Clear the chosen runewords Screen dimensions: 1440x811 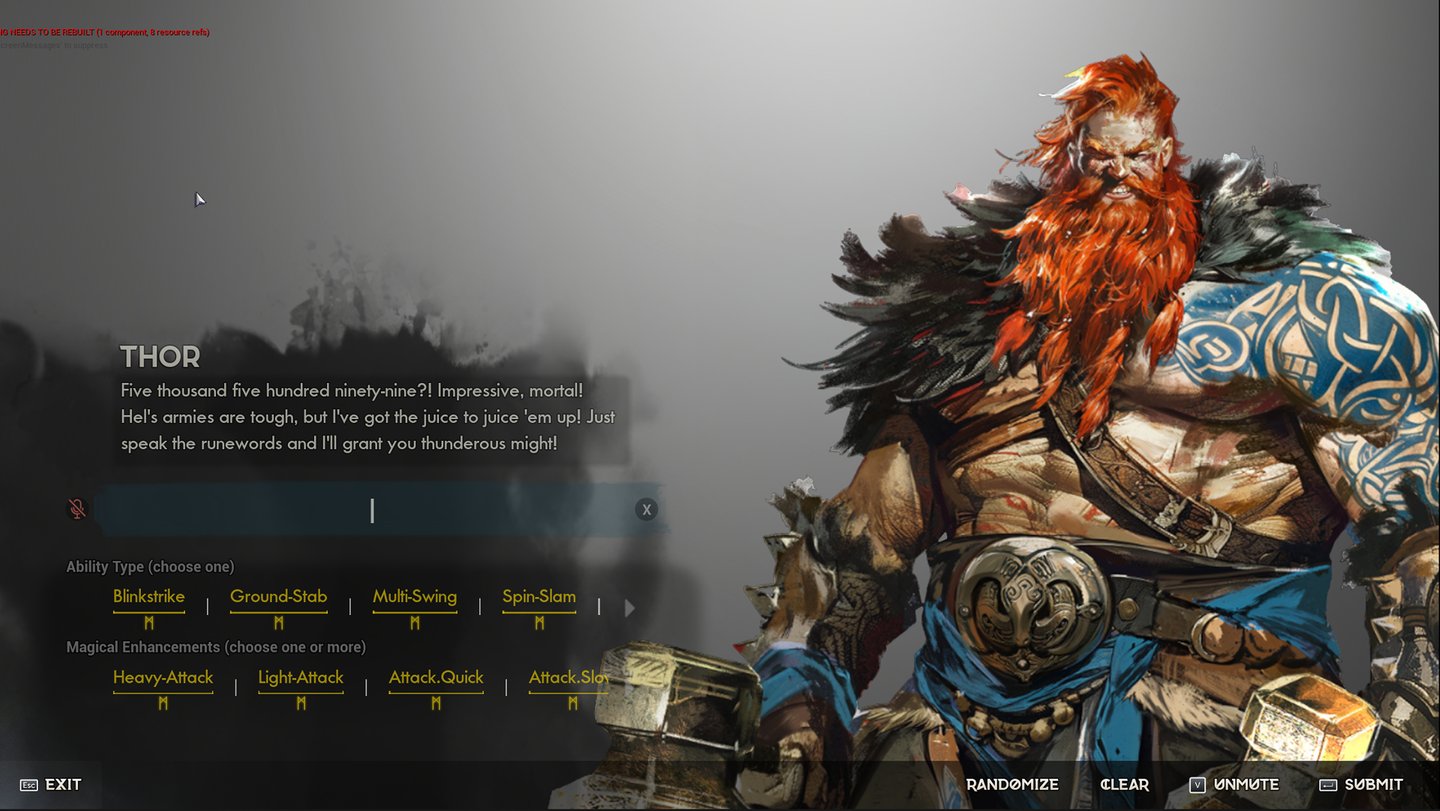point(1124,785)
